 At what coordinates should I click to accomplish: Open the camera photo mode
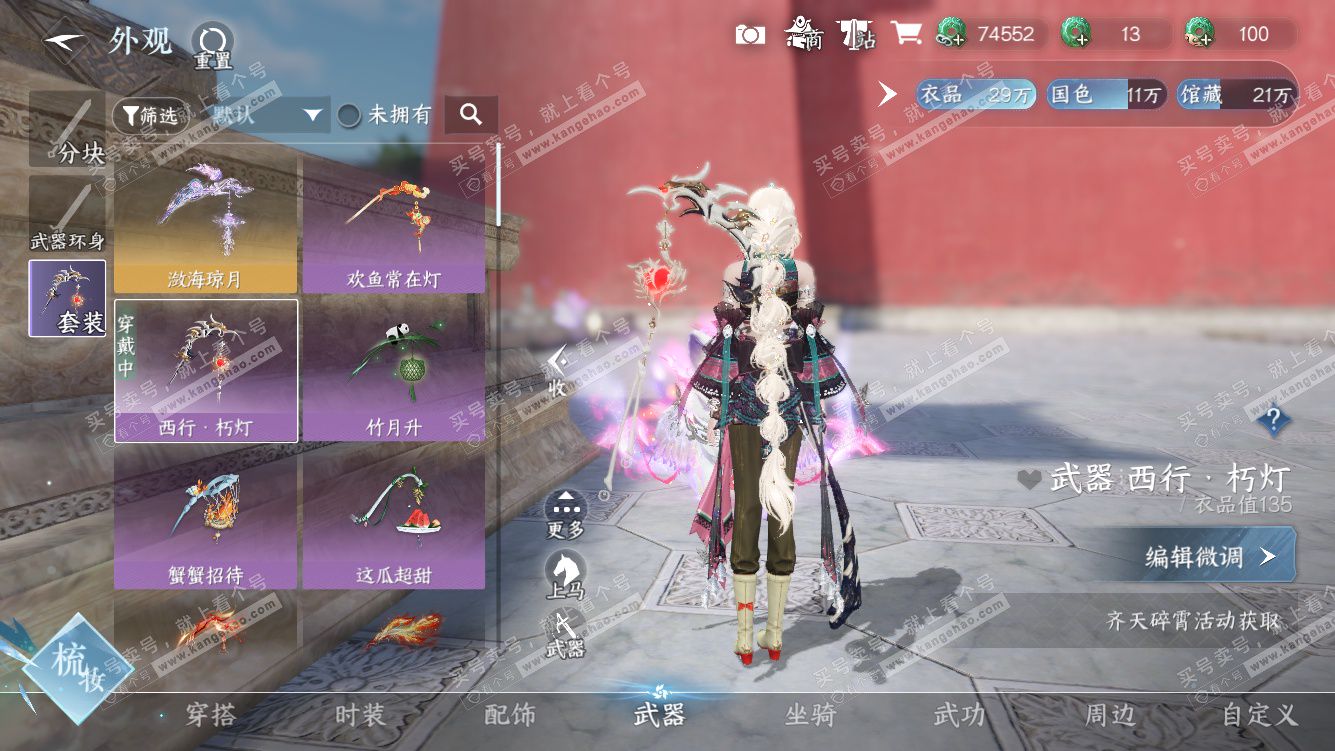tap(750, 35)
